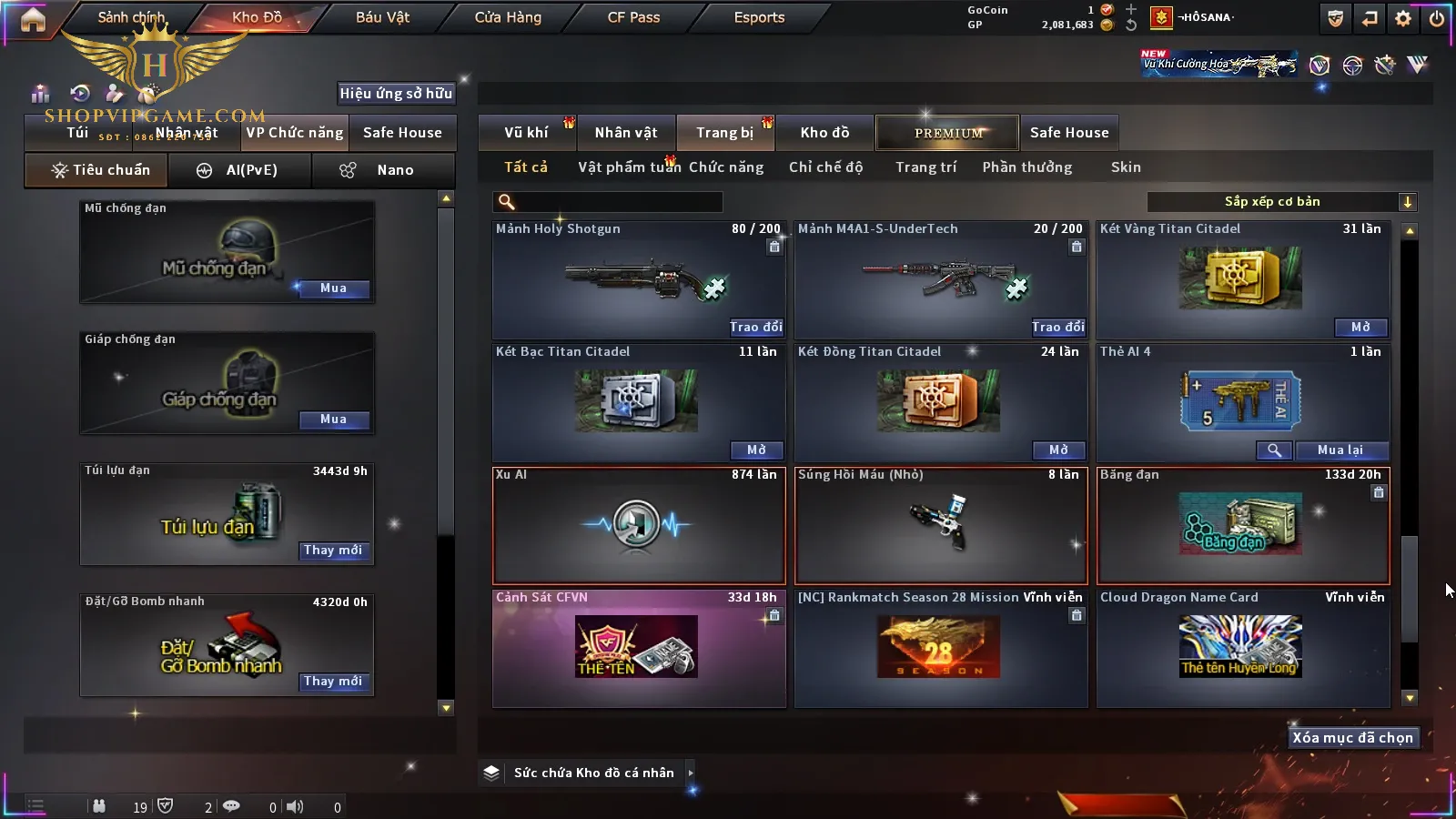Screen dimensions: 1456x819
Task: Choose the Súng Hồi Máu (Nhỏ) item
Action: tap(941, 525)
